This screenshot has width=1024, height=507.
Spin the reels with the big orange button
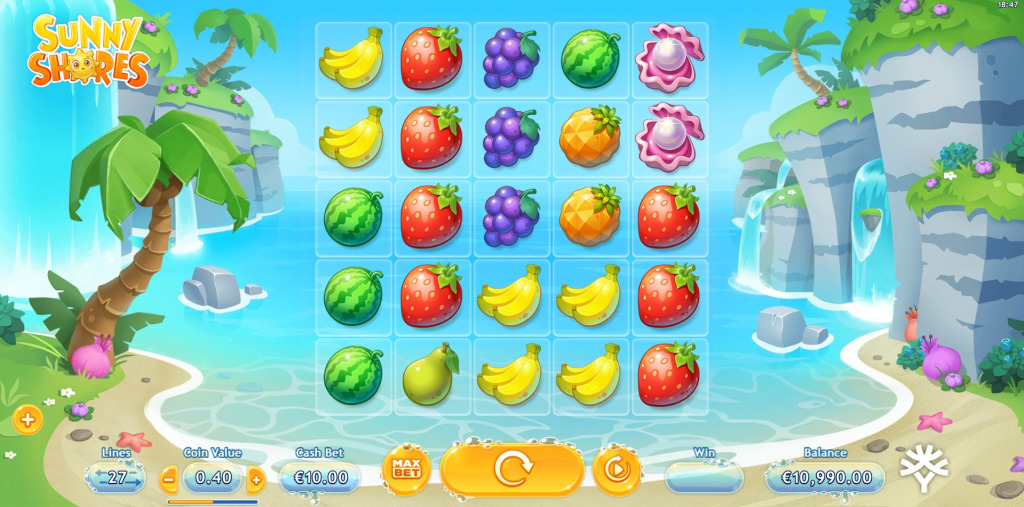pyautogui.click(x=512, y=469)
